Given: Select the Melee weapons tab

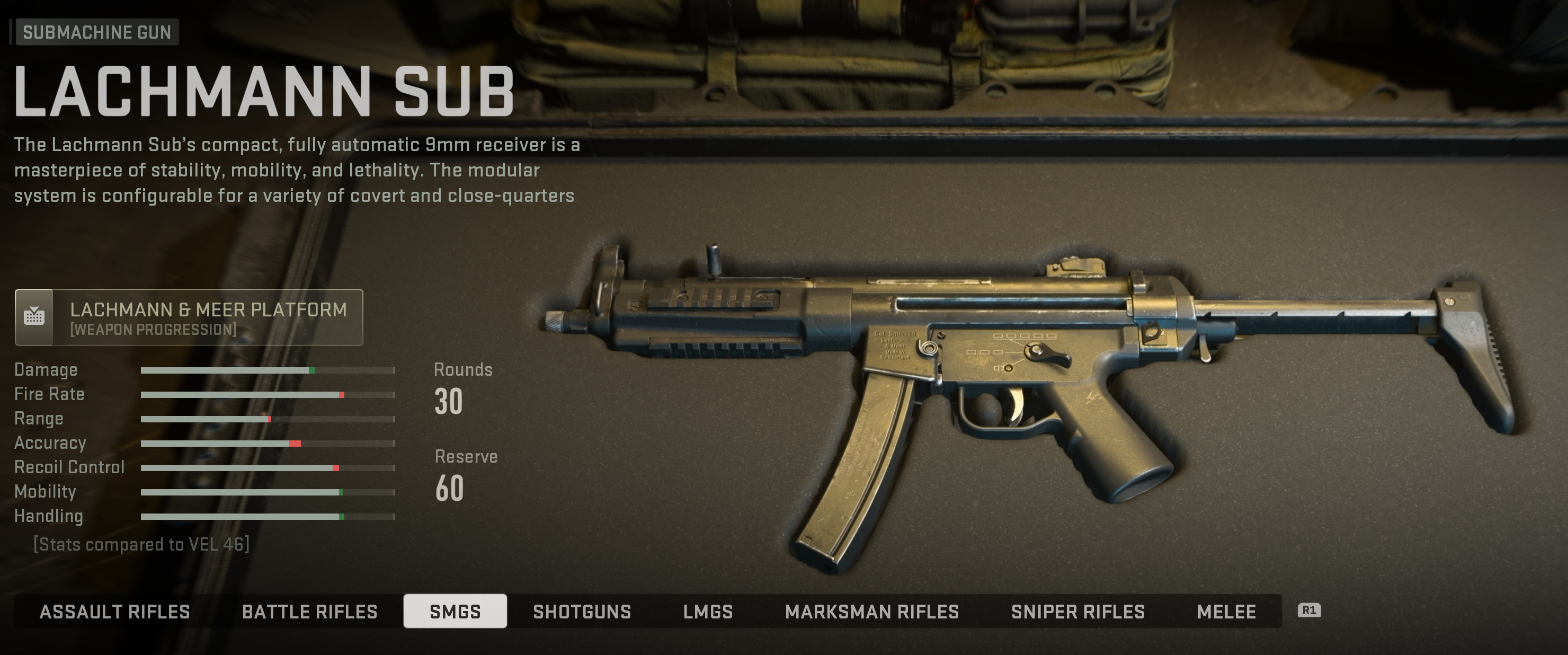Looking at the screenshot, I should [1226, 611].
